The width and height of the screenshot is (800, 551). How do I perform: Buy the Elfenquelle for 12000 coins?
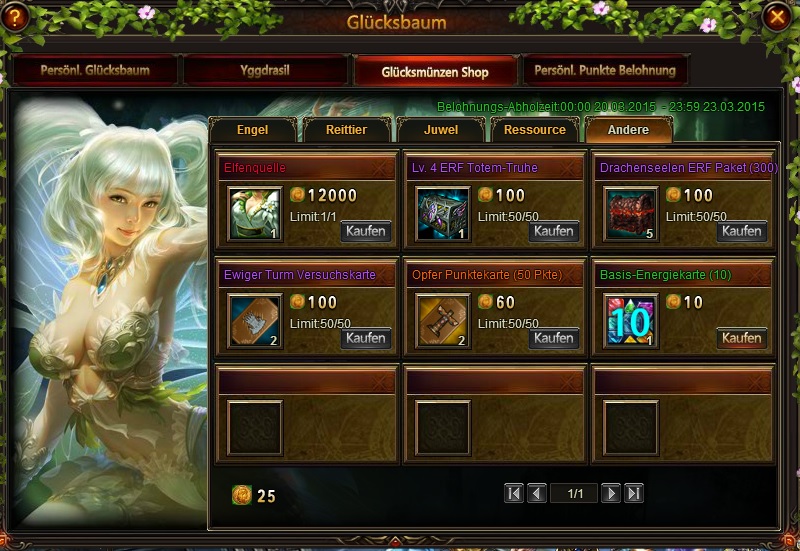coord(366,231)
